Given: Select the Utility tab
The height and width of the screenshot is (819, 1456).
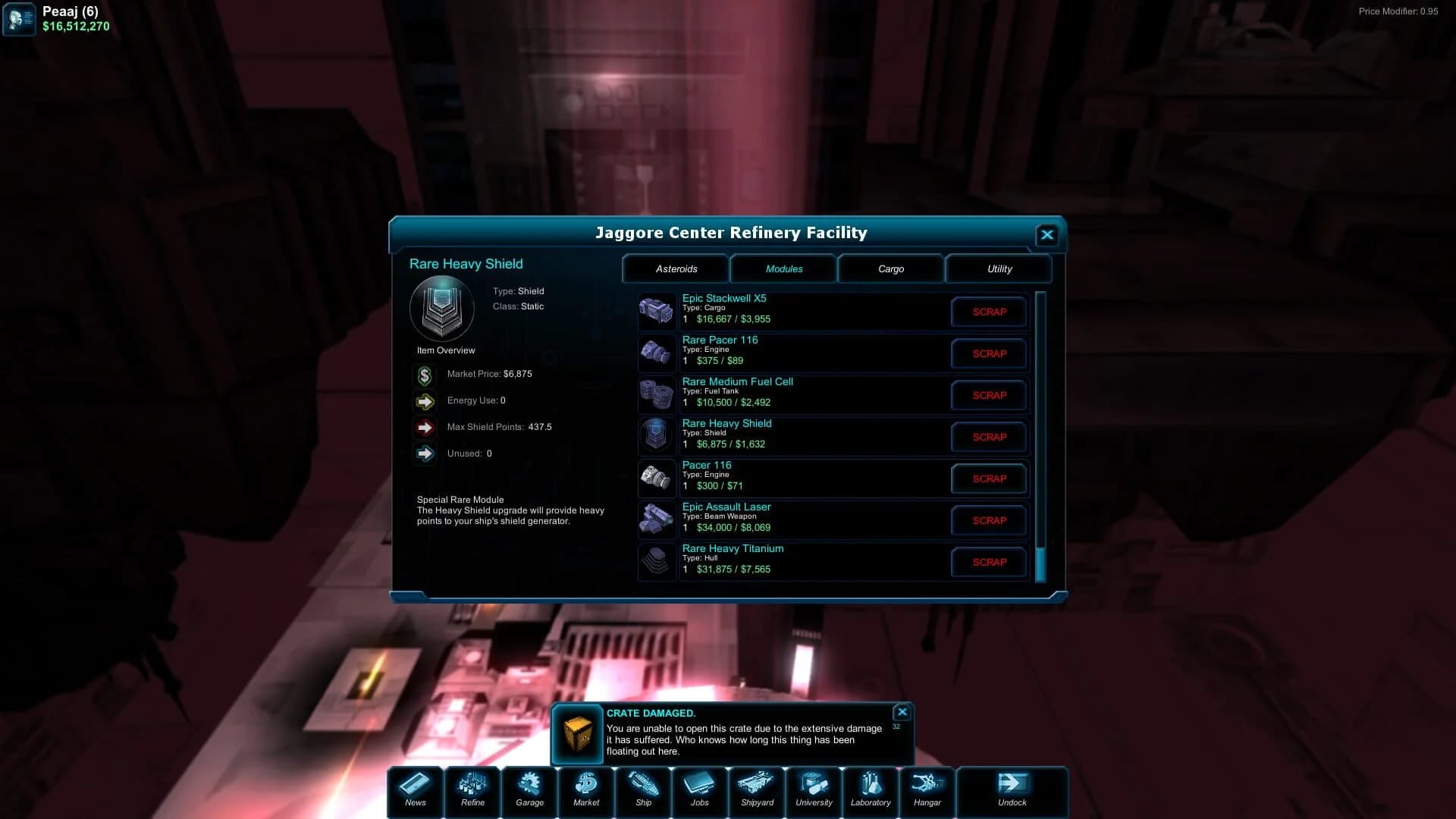Looking at the screenshot, I should (999, 268).
